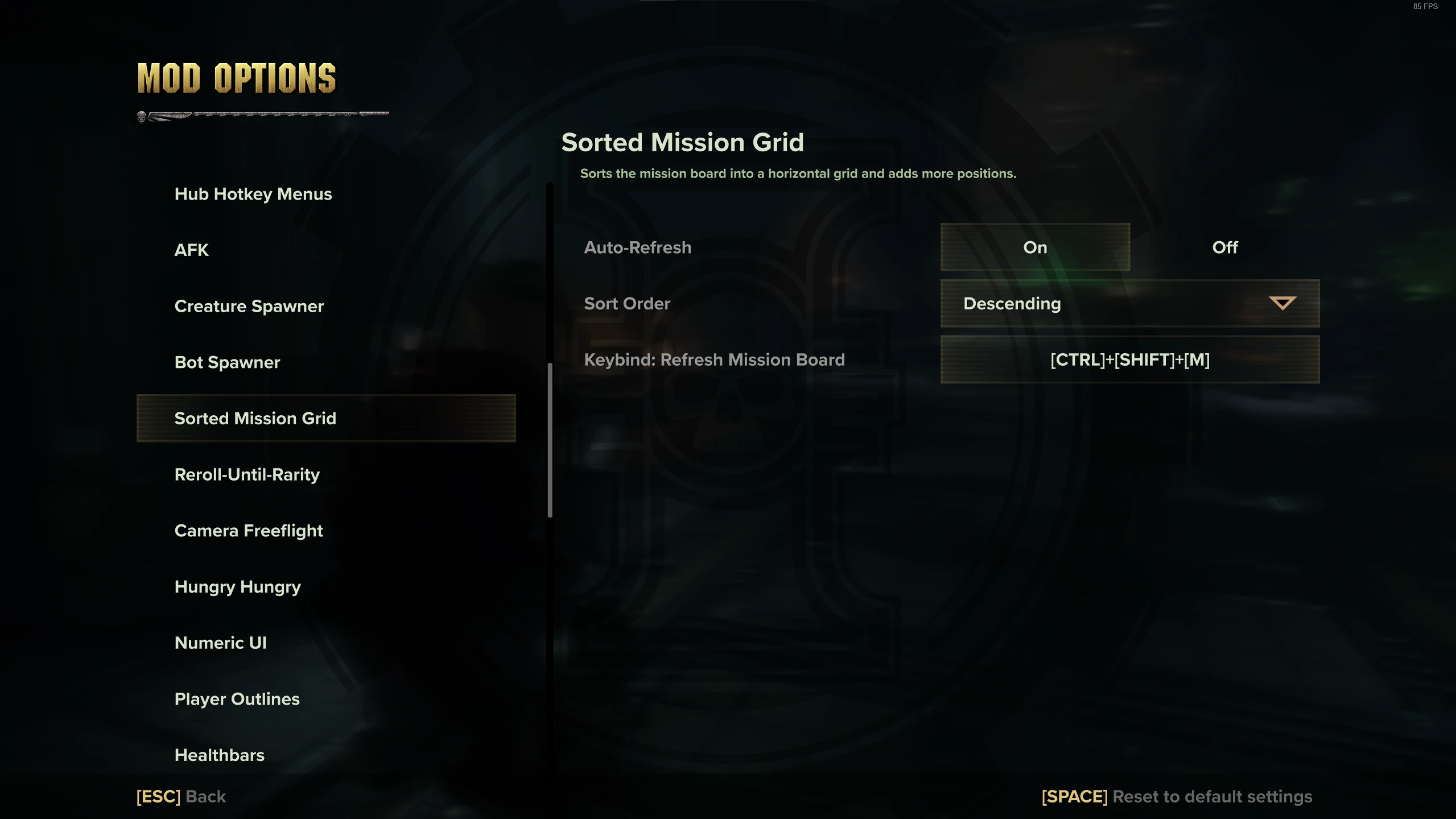
Task: Open Reroll-Until-Rarity options
Action: (247, 474)
